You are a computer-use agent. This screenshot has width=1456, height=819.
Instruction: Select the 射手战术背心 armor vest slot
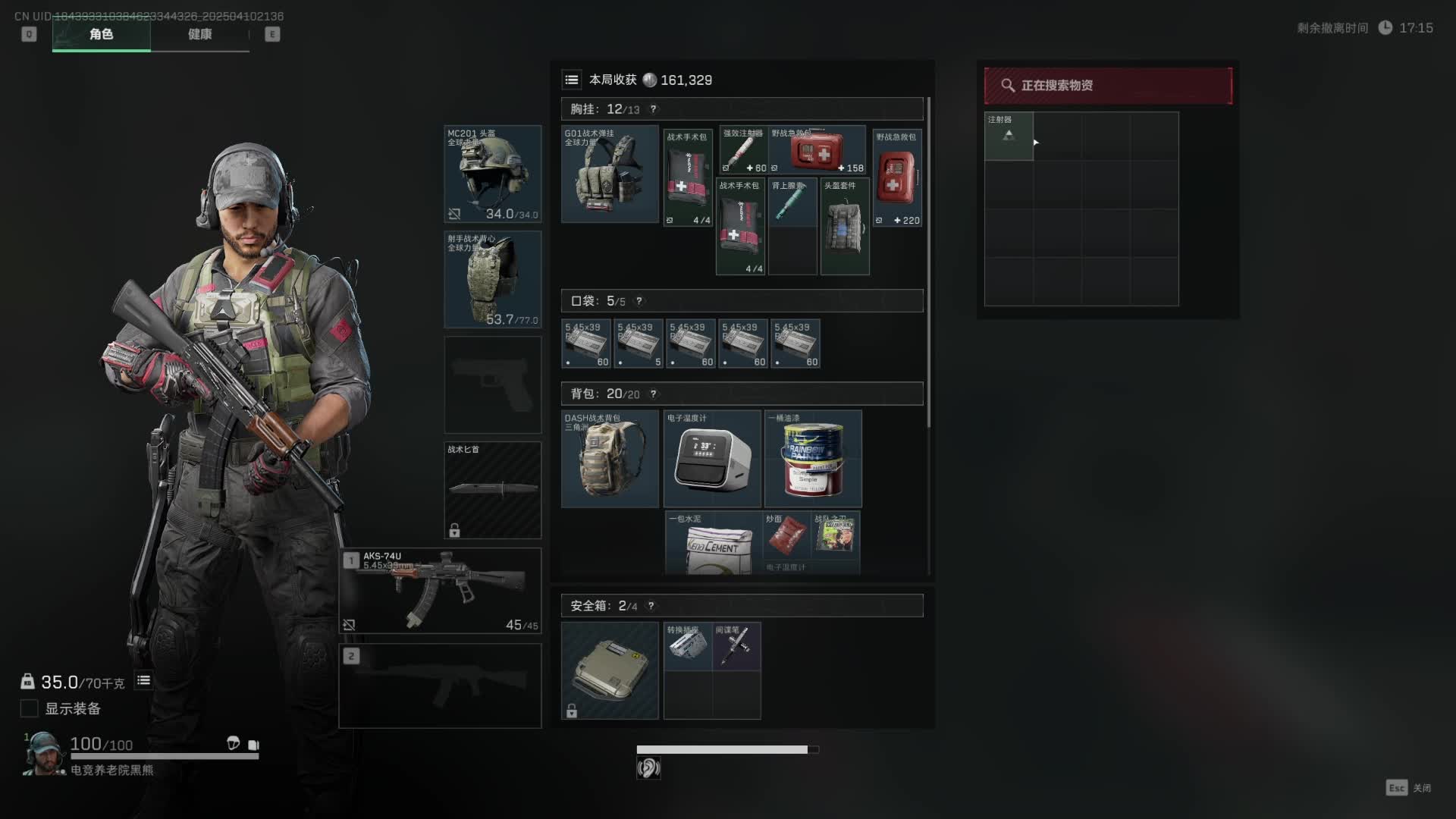tap(492, 279)
